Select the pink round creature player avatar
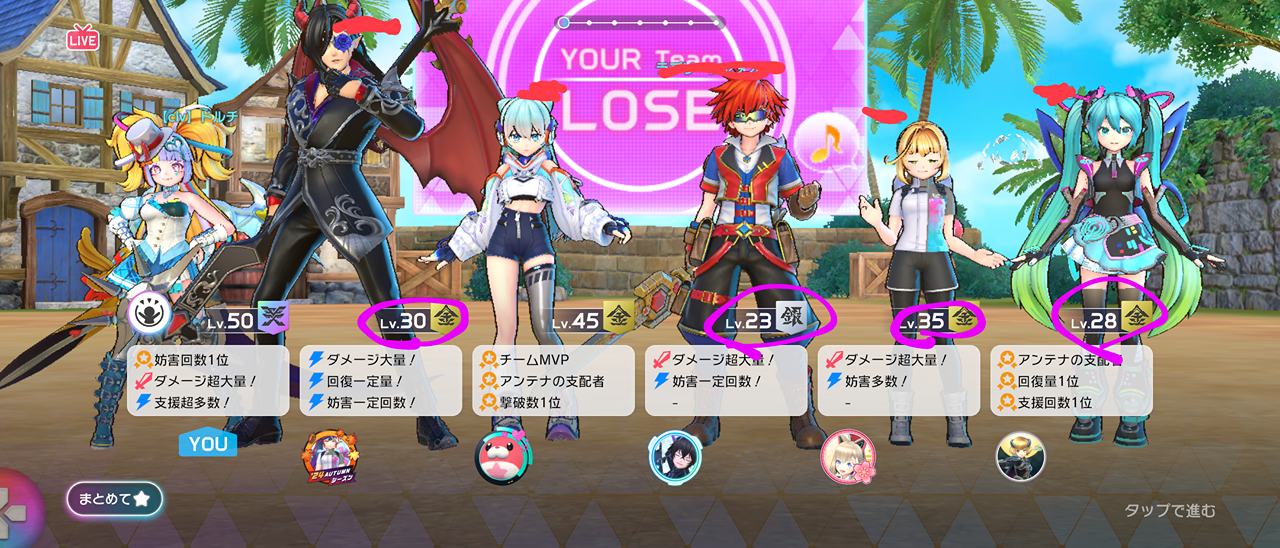This screenshot has height=548, width=1280. coord(503,457)
